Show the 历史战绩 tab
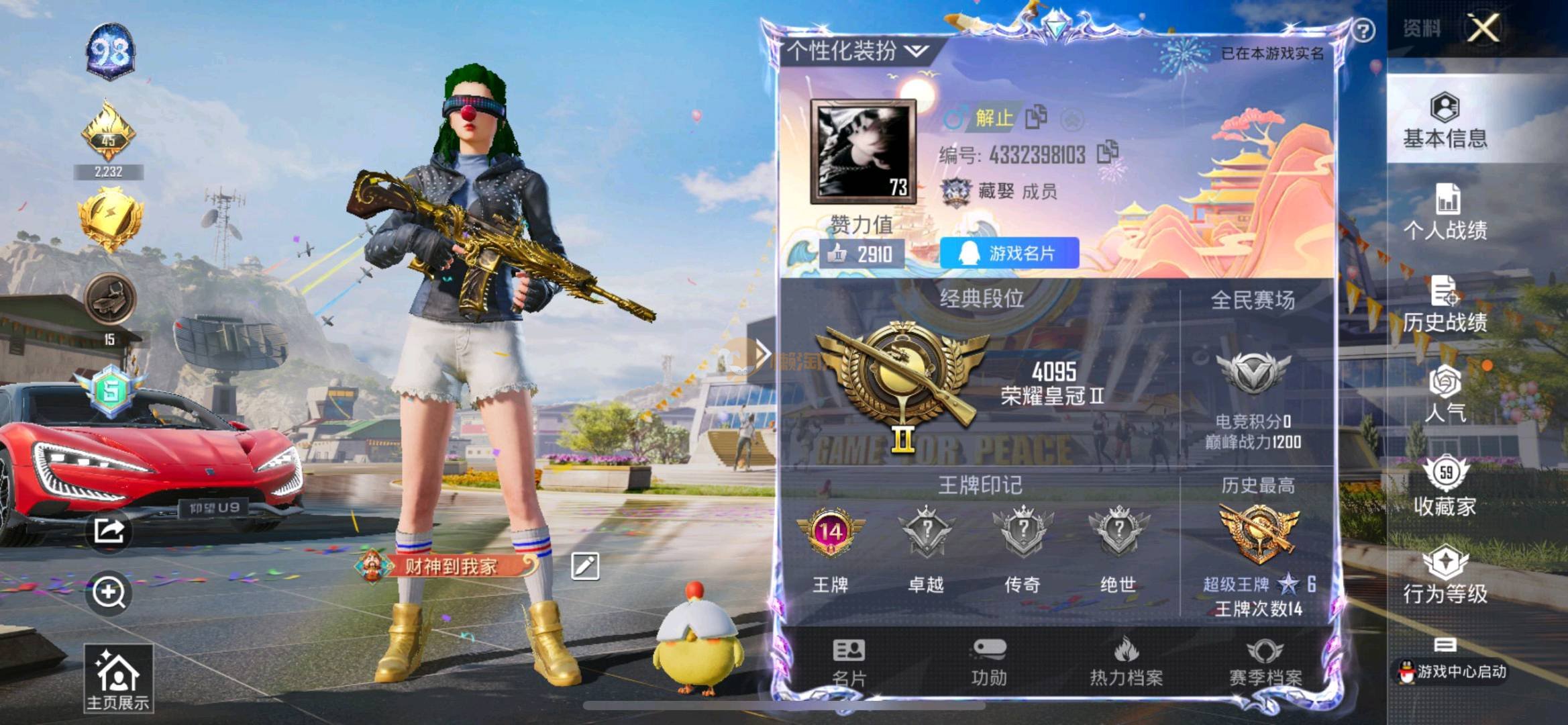Viewport: 1568px width, 725px height. 1445,304
